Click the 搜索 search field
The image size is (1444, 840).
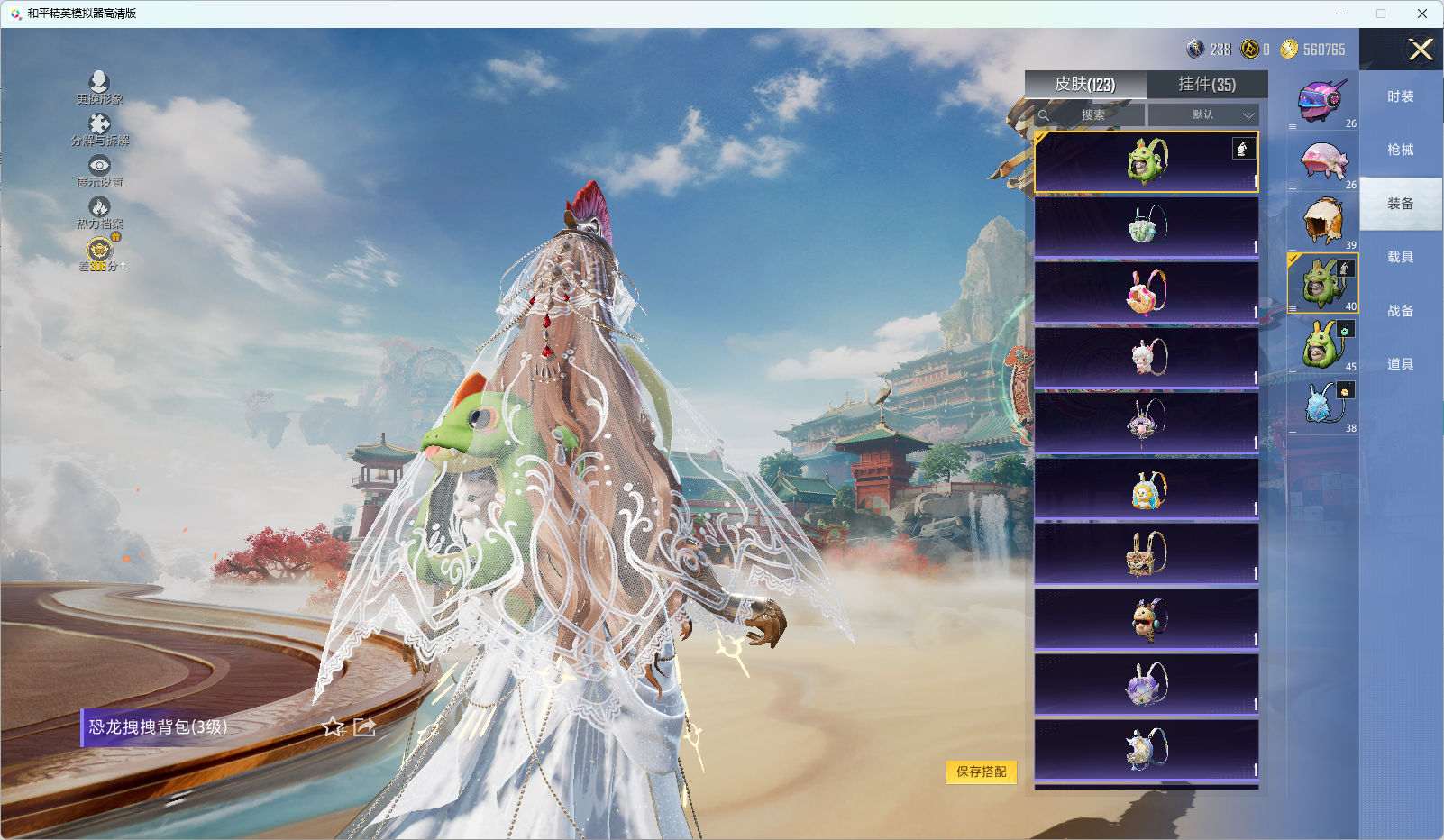pos(1092,115)
